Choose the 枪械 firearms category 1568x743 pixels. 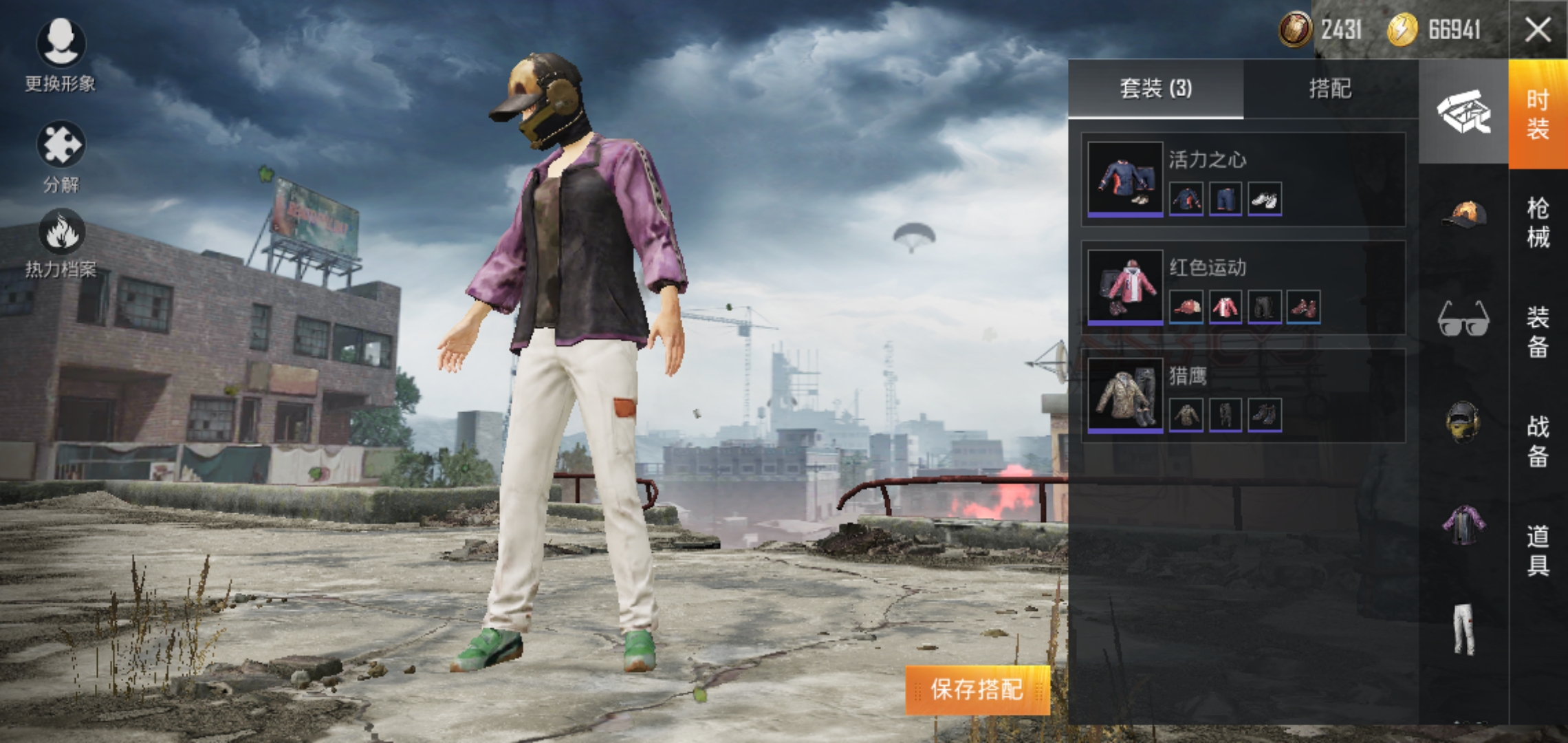1538,222
